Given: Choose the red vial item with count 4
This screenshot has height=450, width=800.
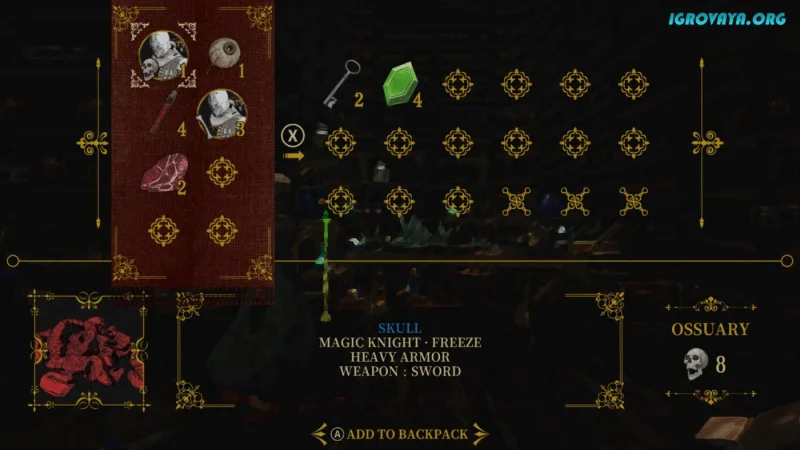Looking at the screenshot, I should coord(166,113).
